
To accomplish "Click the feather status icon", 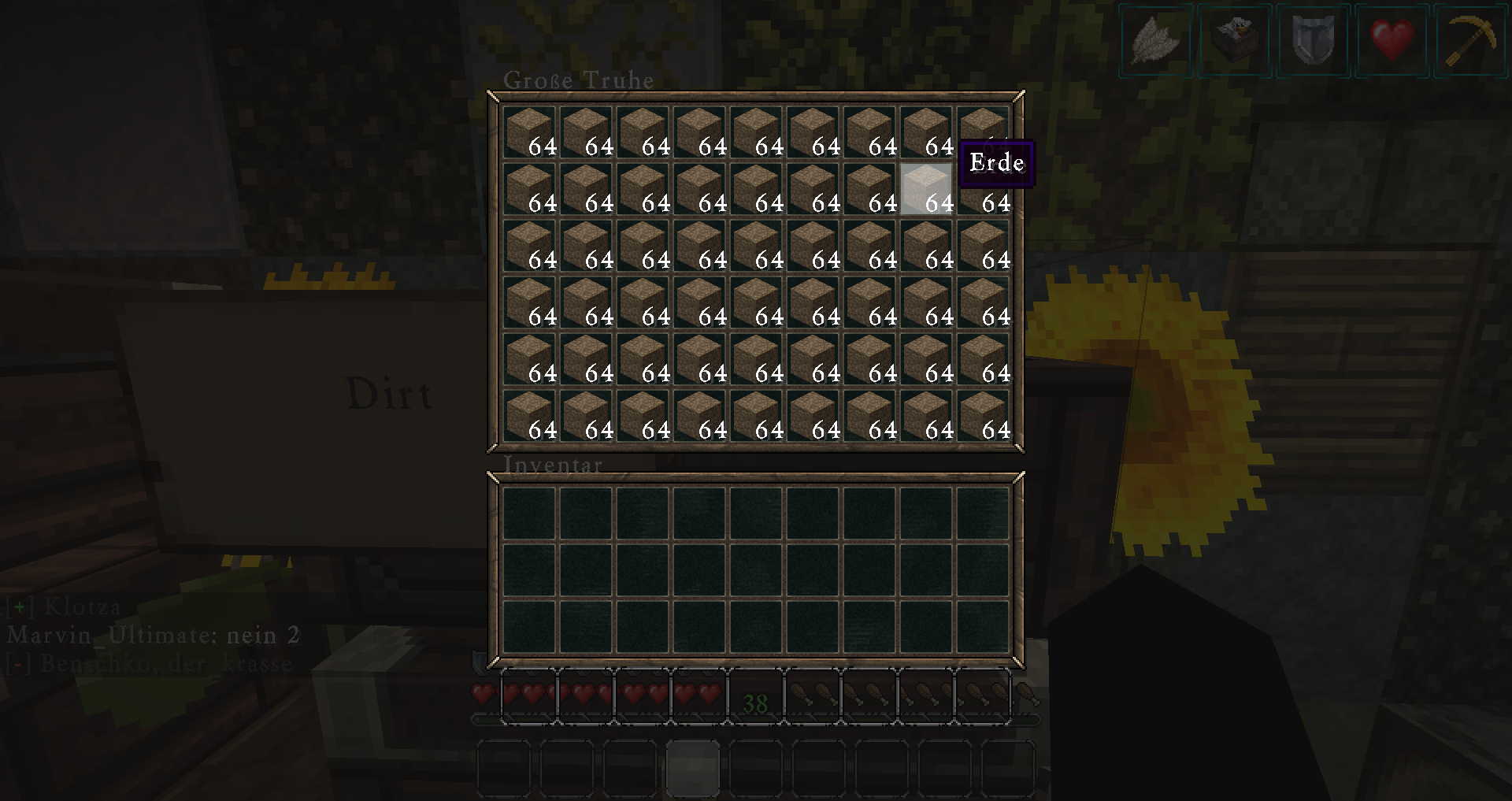I will tap(1156, 39).
